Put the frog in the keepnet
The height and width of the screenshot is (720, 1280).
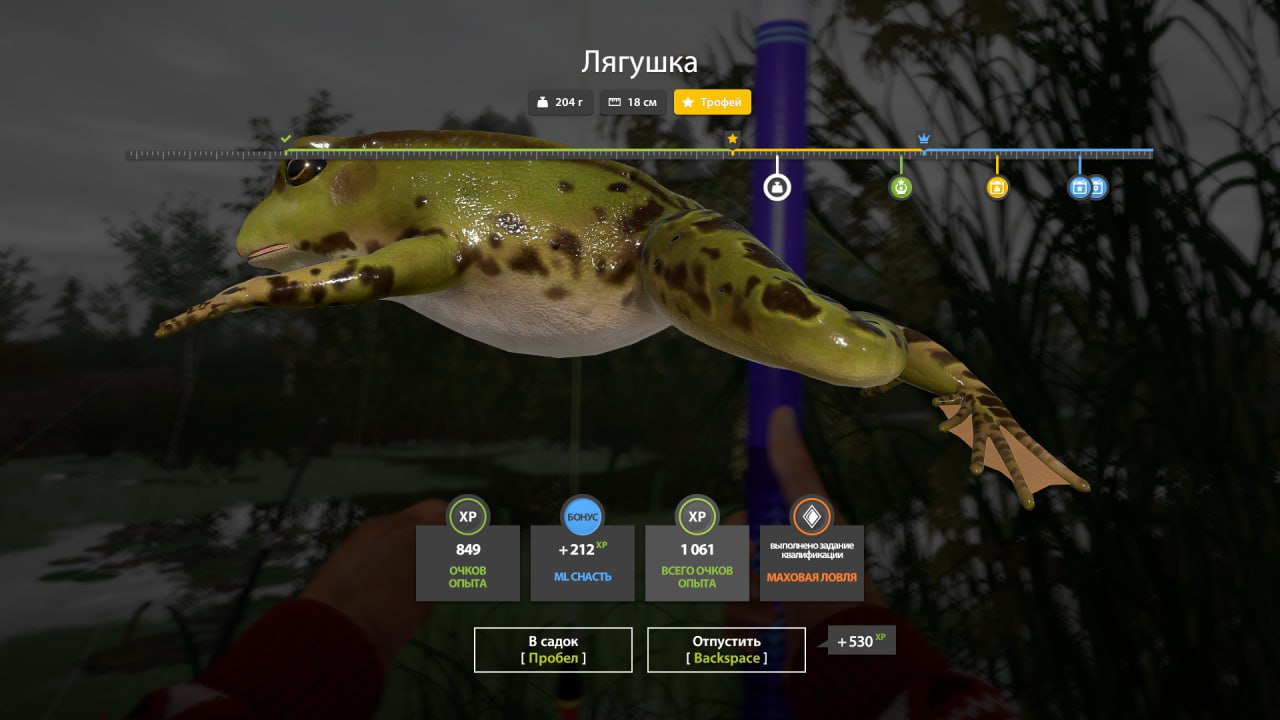coord(553,649)
